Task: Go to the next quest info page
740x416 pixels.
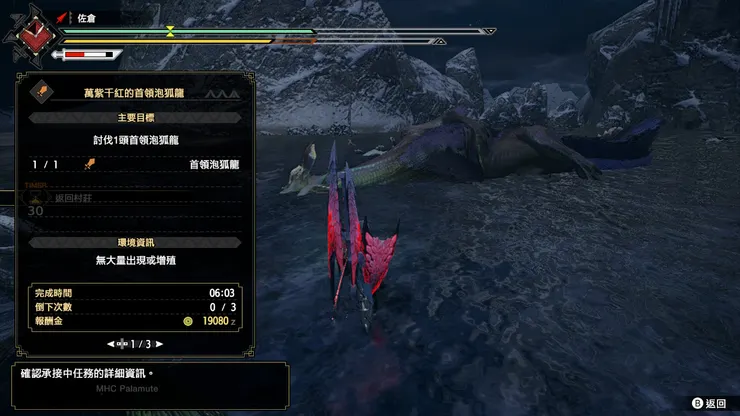Action: tap(159, 344)
